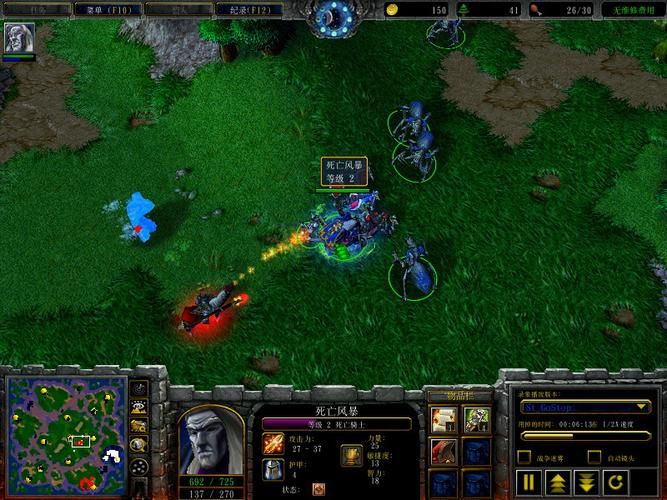Select the scroll item in inventory
The width and height of the screenshot is (667, 500).
(x=443, y=419)
